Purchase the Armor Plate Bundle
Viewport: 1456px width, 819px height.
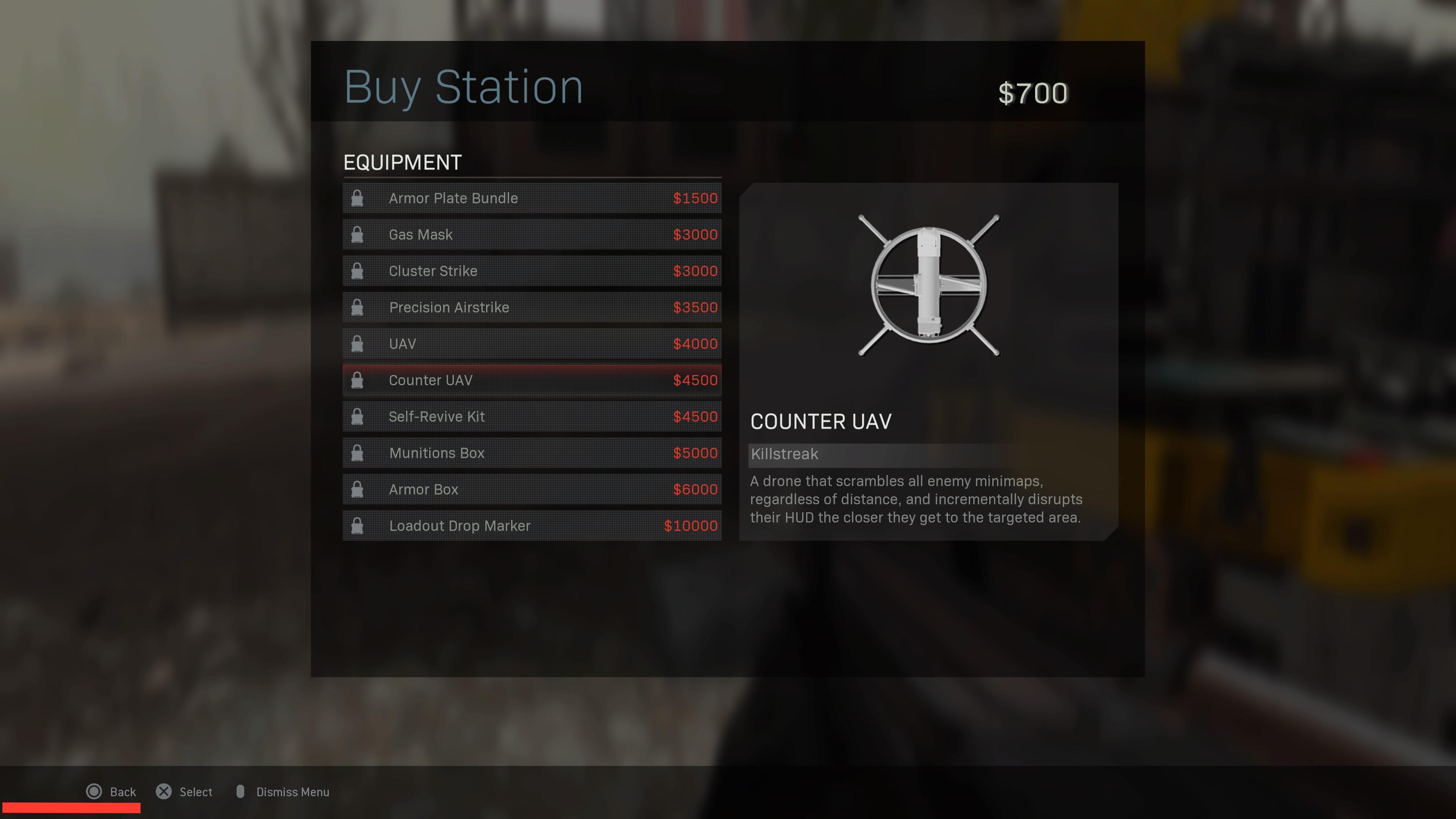pyautogui.click(x=531, y=198)
